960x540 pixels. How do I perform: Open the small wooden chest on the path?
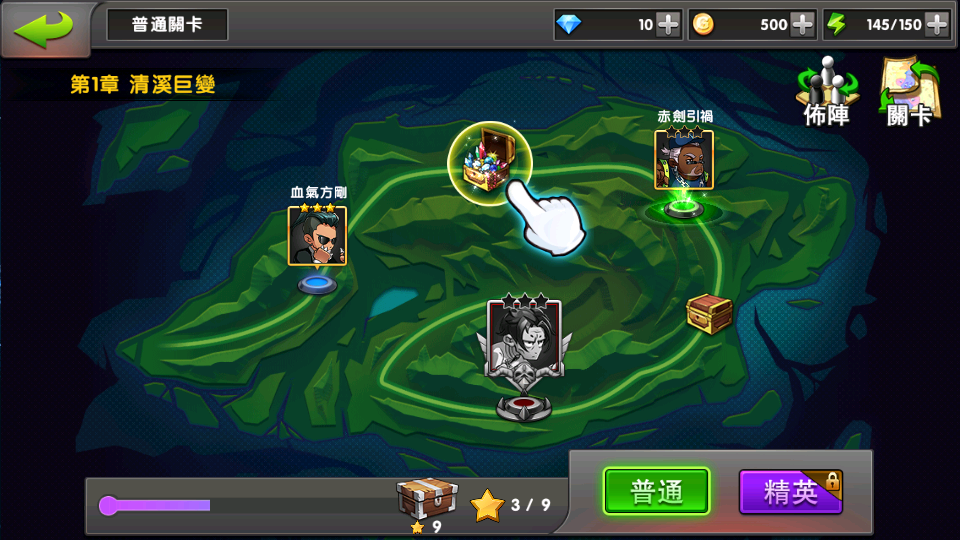(x=709, y=313)
